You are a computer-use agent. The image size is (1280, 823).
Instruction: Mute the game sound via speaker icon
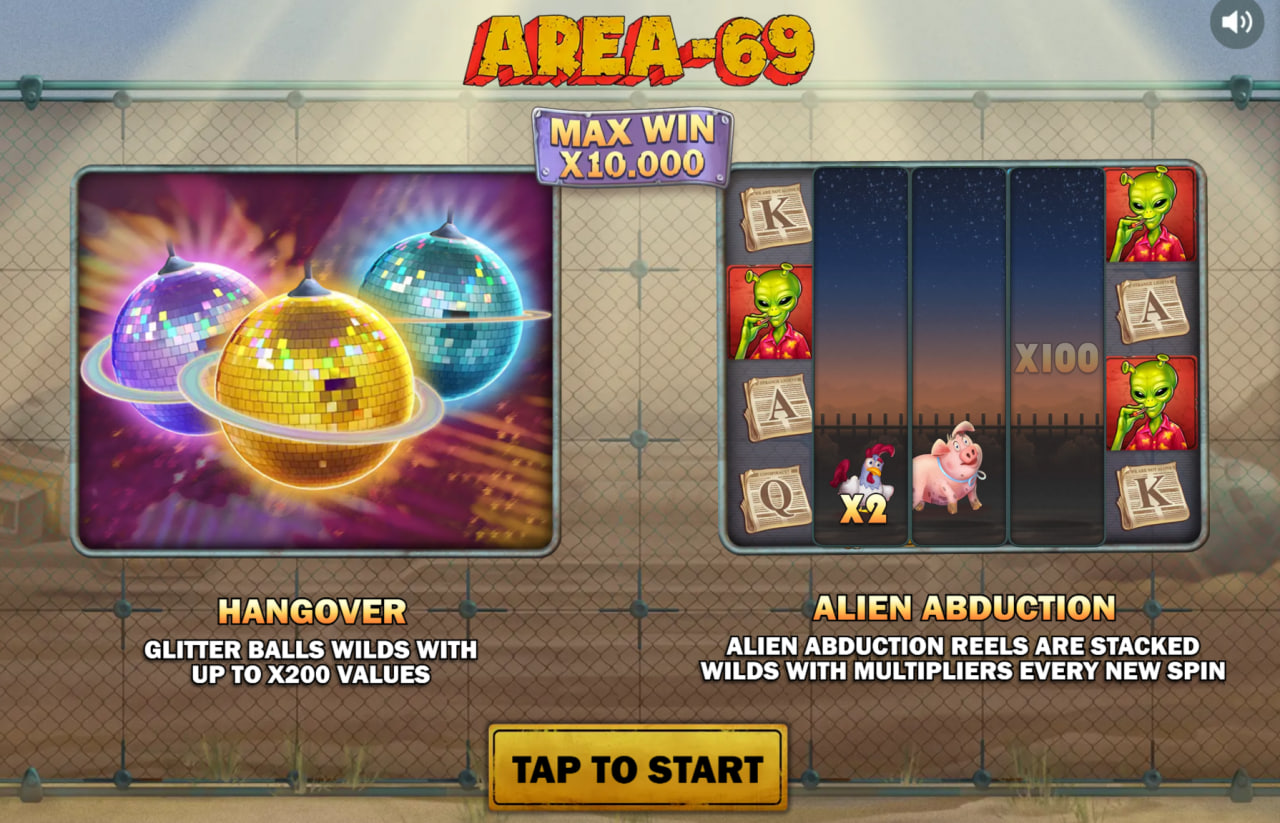1238,22
